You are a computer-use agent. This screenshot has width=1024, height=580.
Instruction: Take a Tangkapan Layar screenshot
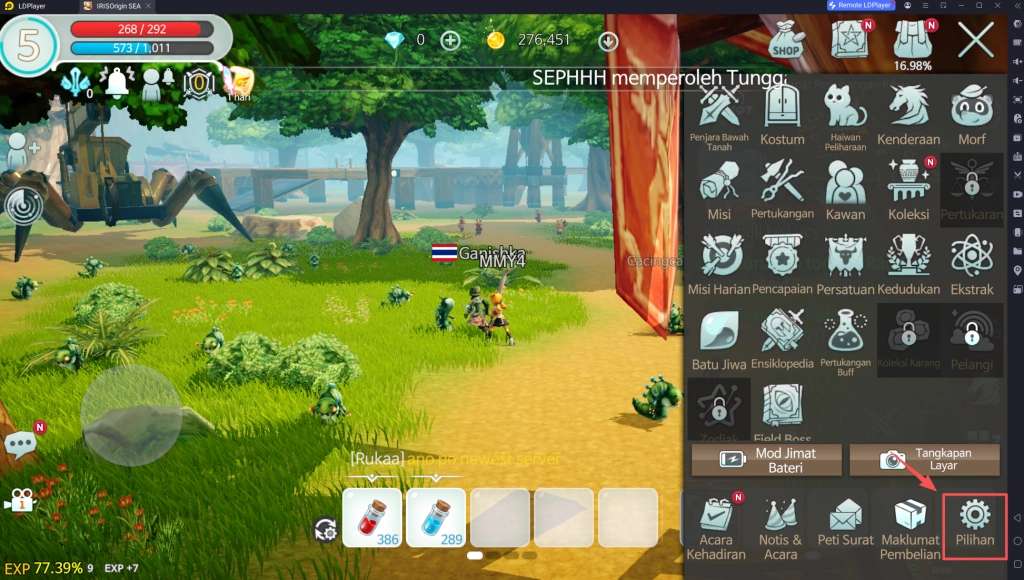(924, 460)
